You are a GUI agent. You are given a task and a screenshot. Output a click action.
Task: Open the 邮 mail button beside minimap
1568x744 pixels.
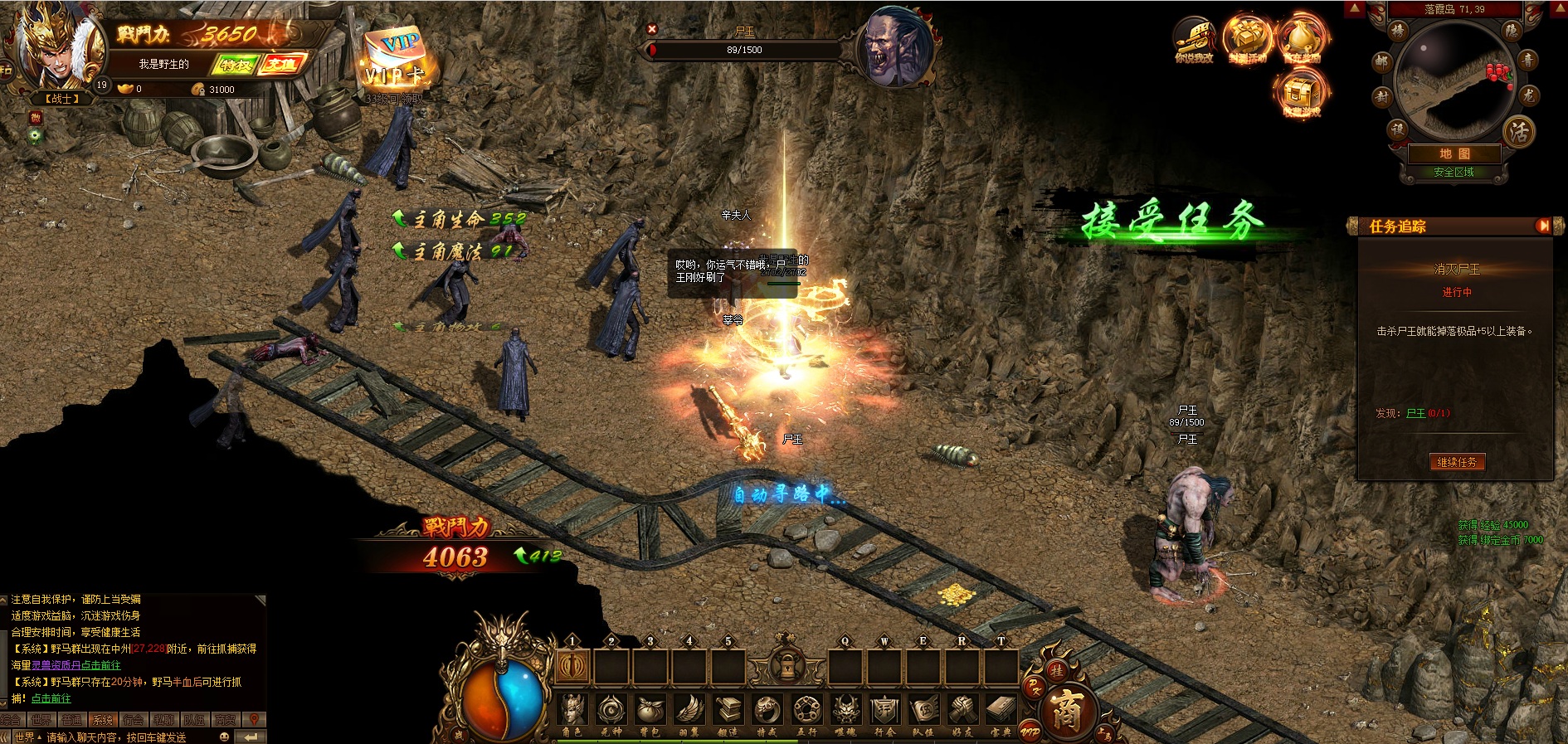click(1381, 61)
